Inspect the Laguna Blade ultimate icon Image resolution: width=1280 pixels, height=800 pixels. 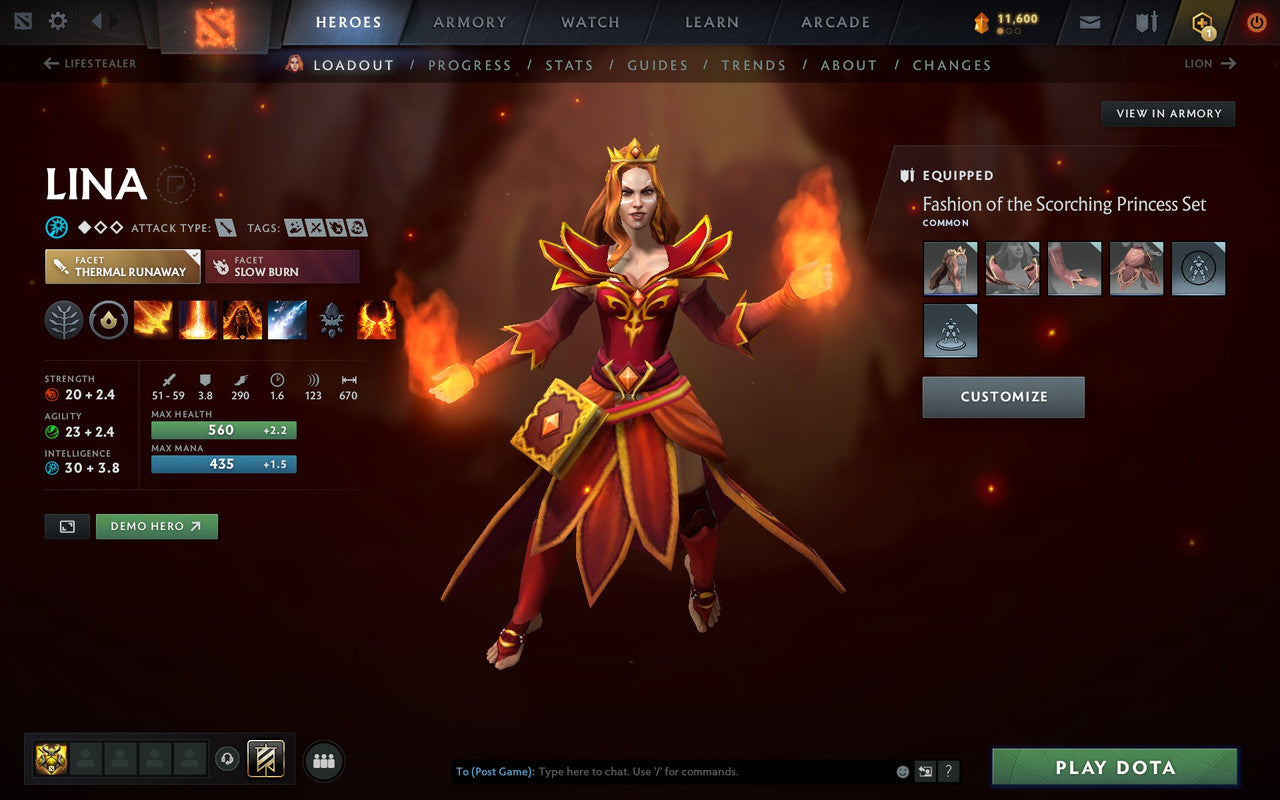pyautogui.click(x=287, y=318)
